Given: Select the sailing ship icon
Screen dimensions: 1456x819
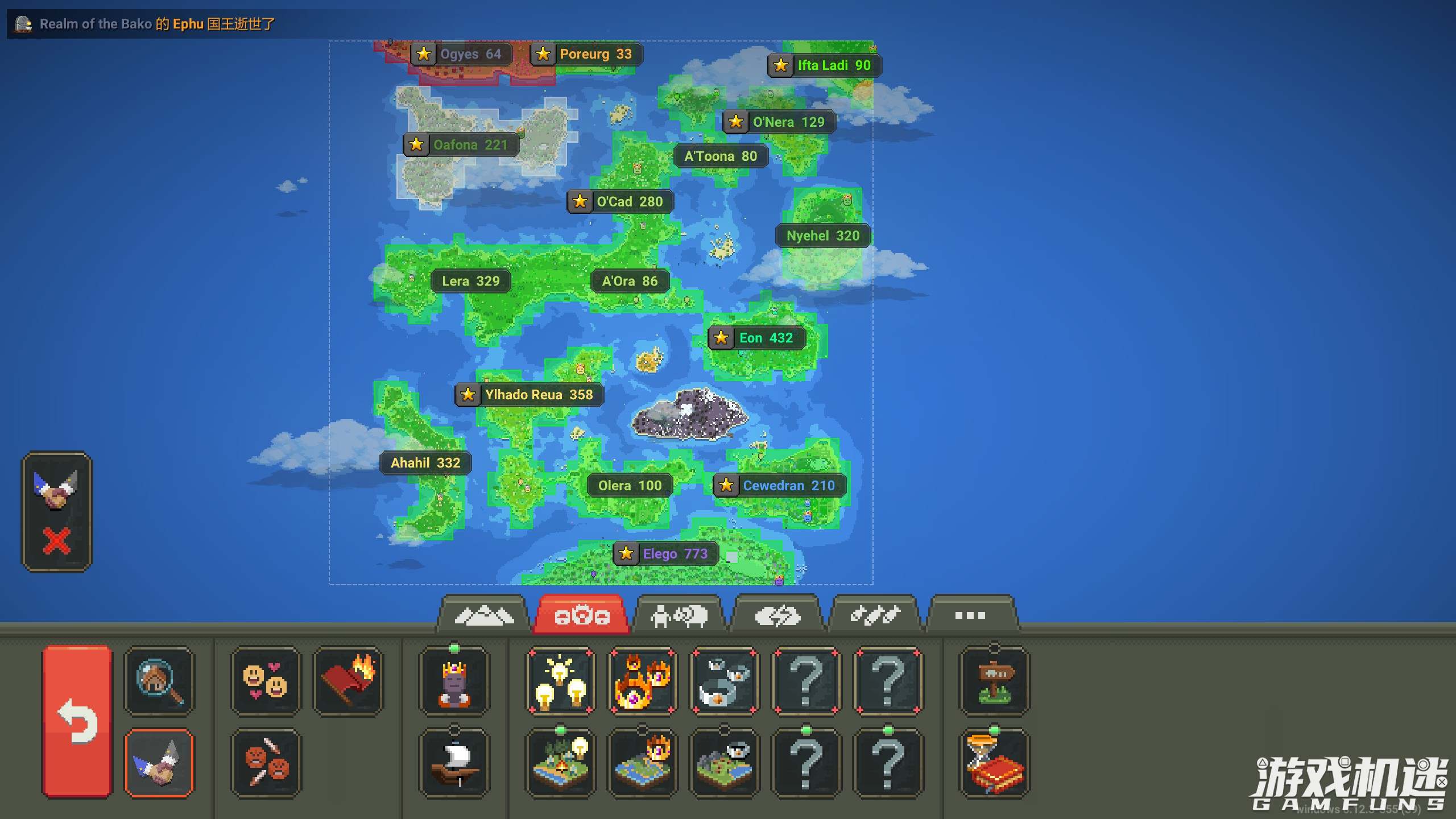Looking at the screenshot, I should coord(454,763).
